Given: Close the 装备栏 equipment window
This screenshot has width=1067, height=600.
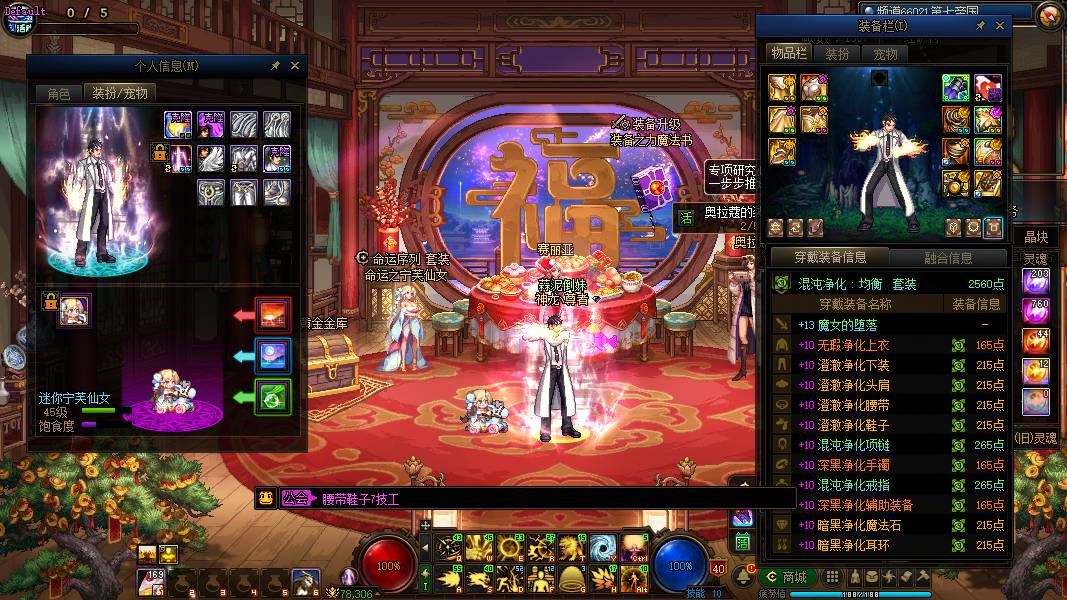Looking at the screenshot, I should (1001, 26).
